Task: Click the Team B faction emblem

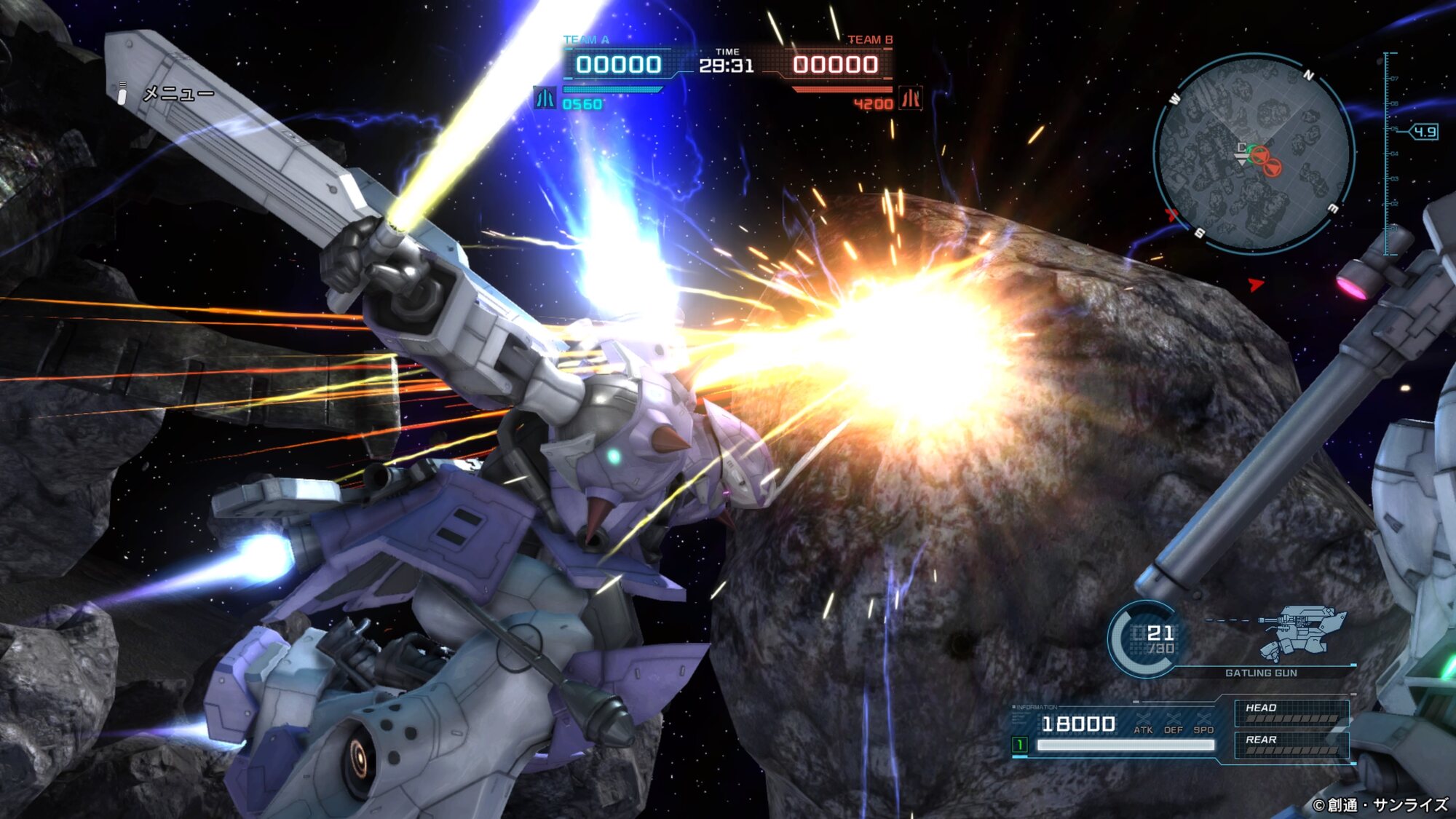Action: pyautogui.click(x=911, y=98)
